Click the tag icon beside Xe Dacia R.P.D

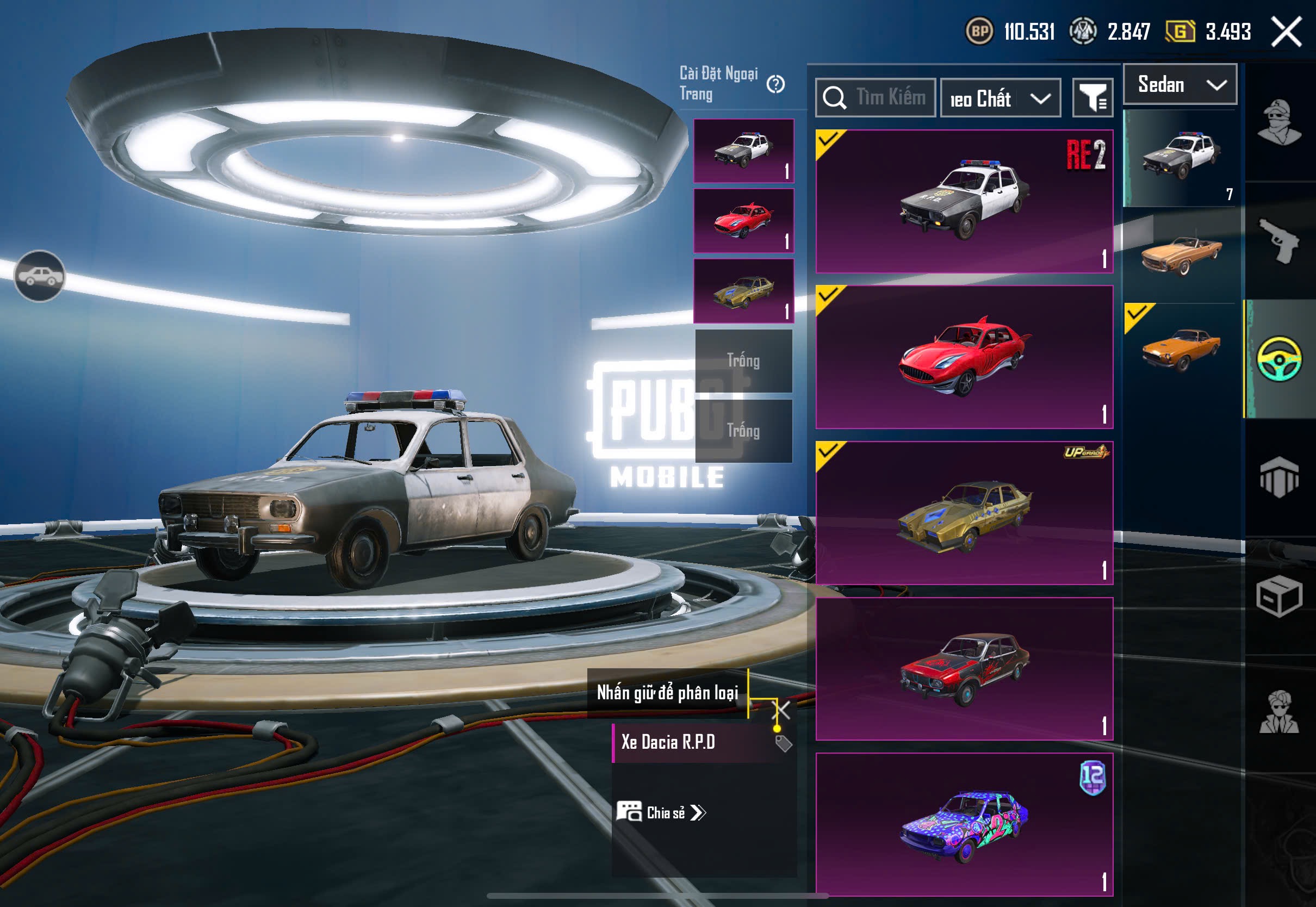[783, 743]
